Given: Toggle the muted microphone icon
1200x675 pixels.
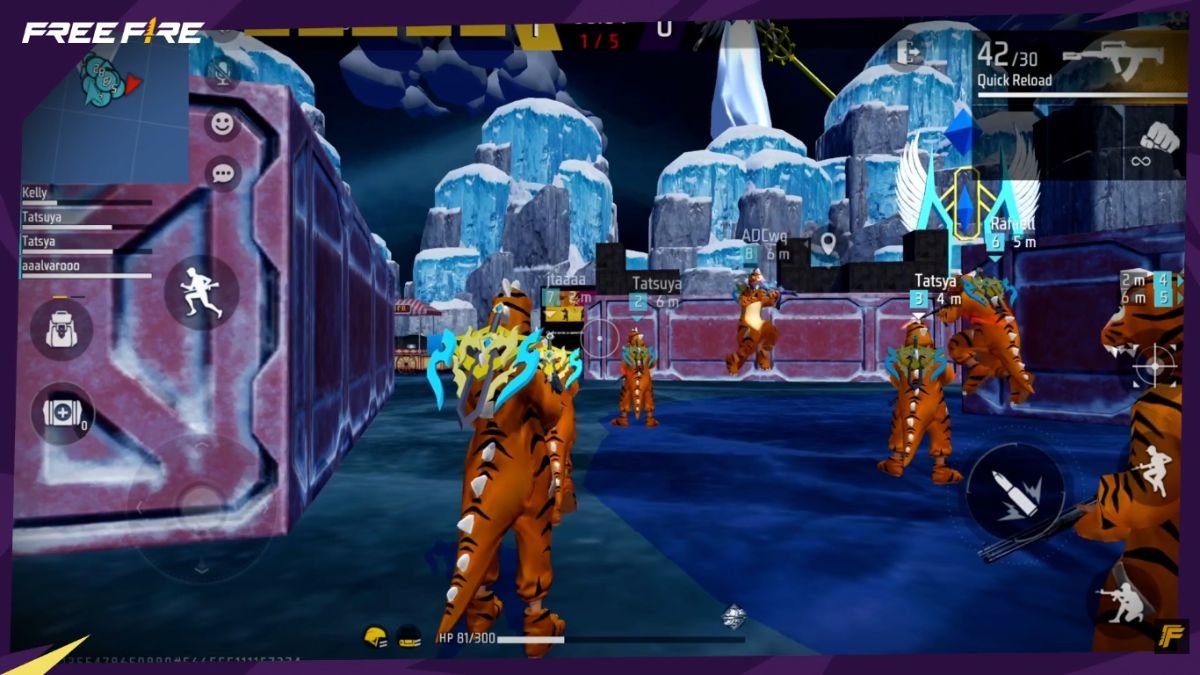Looking at the screenshot, I should click(x=222, y=68).
